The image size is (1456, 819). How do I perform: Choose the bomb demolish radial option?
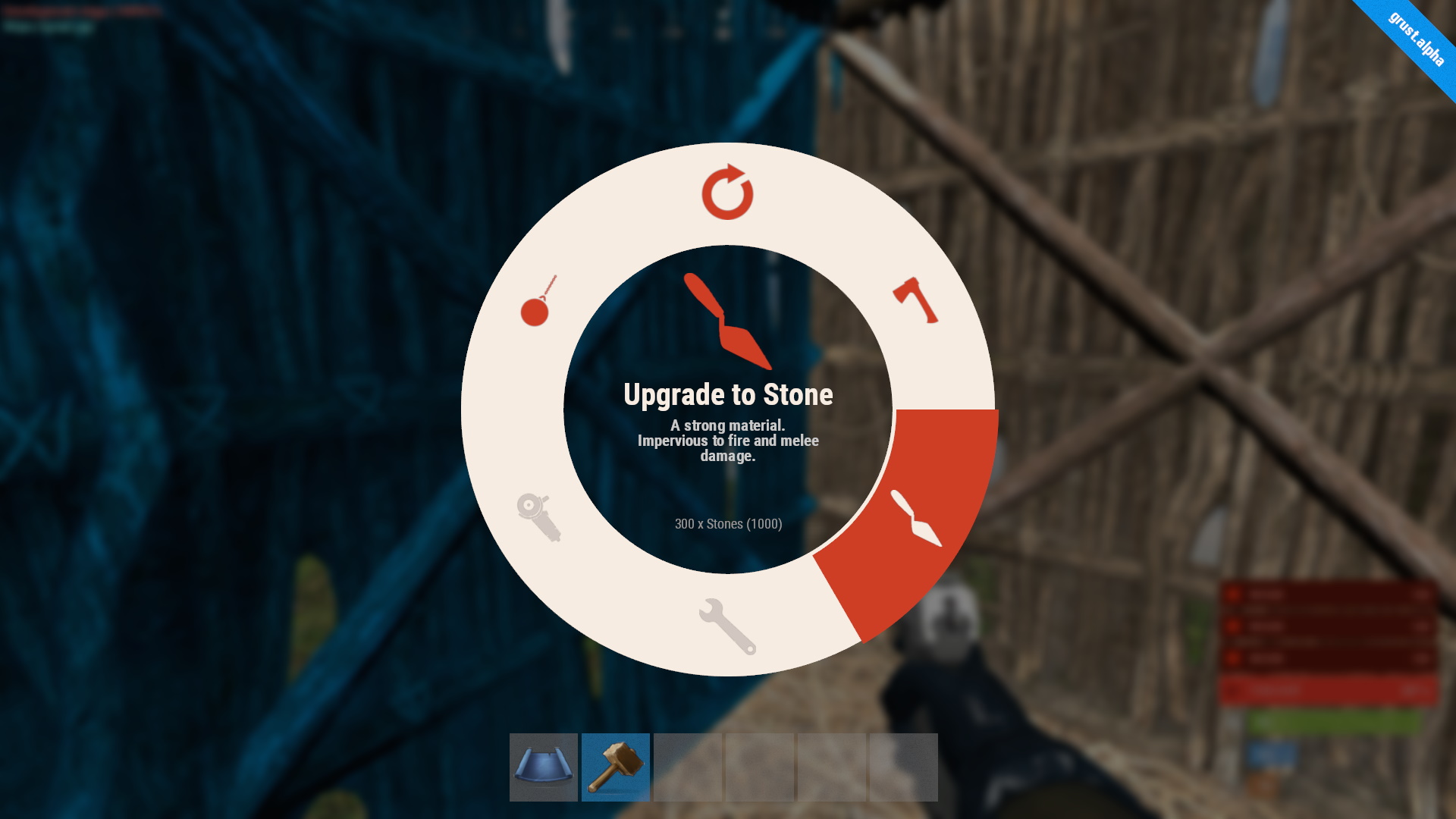538,302
